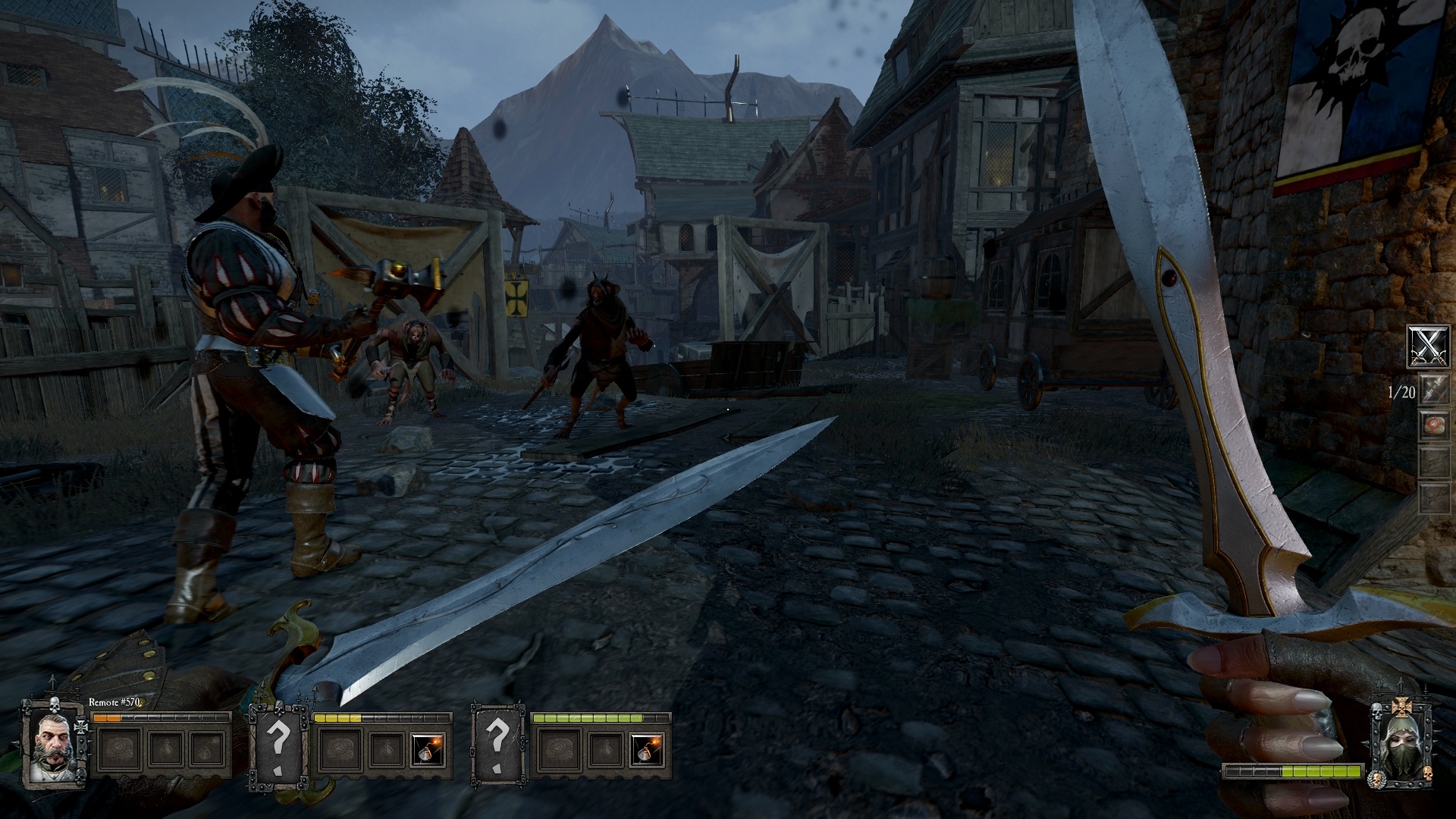Click the golden laurel skull on the right portrait frame
The height and width of the screenshot is (819, 1456).
click(1376, 779)
